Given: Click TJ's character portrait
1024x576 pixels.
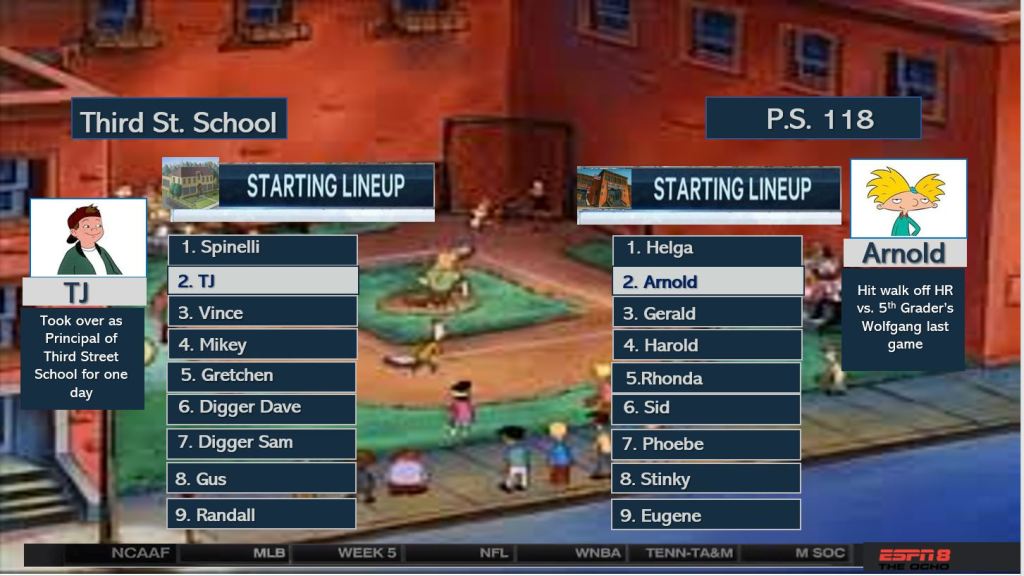Looking at the screenshot, I should 88,237.
